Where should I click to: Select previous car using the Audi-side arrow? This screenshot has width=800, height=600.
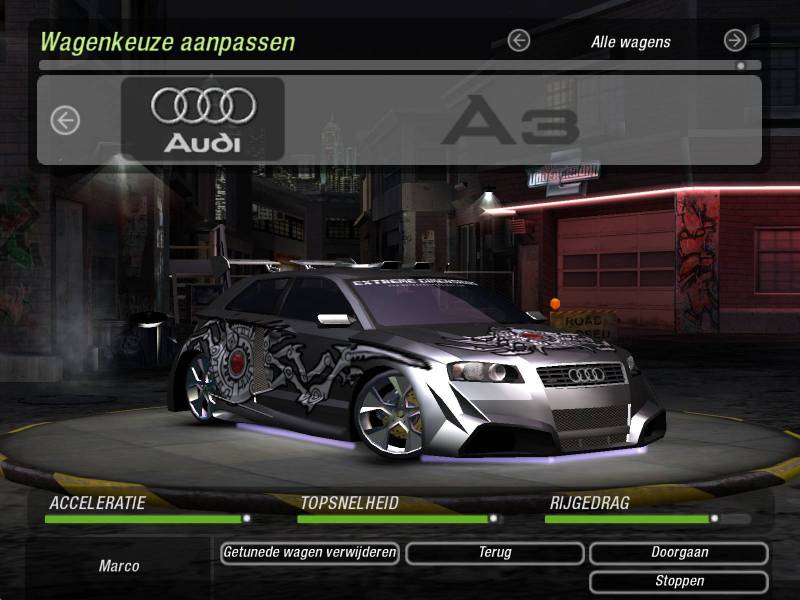(x=65, y=121)
